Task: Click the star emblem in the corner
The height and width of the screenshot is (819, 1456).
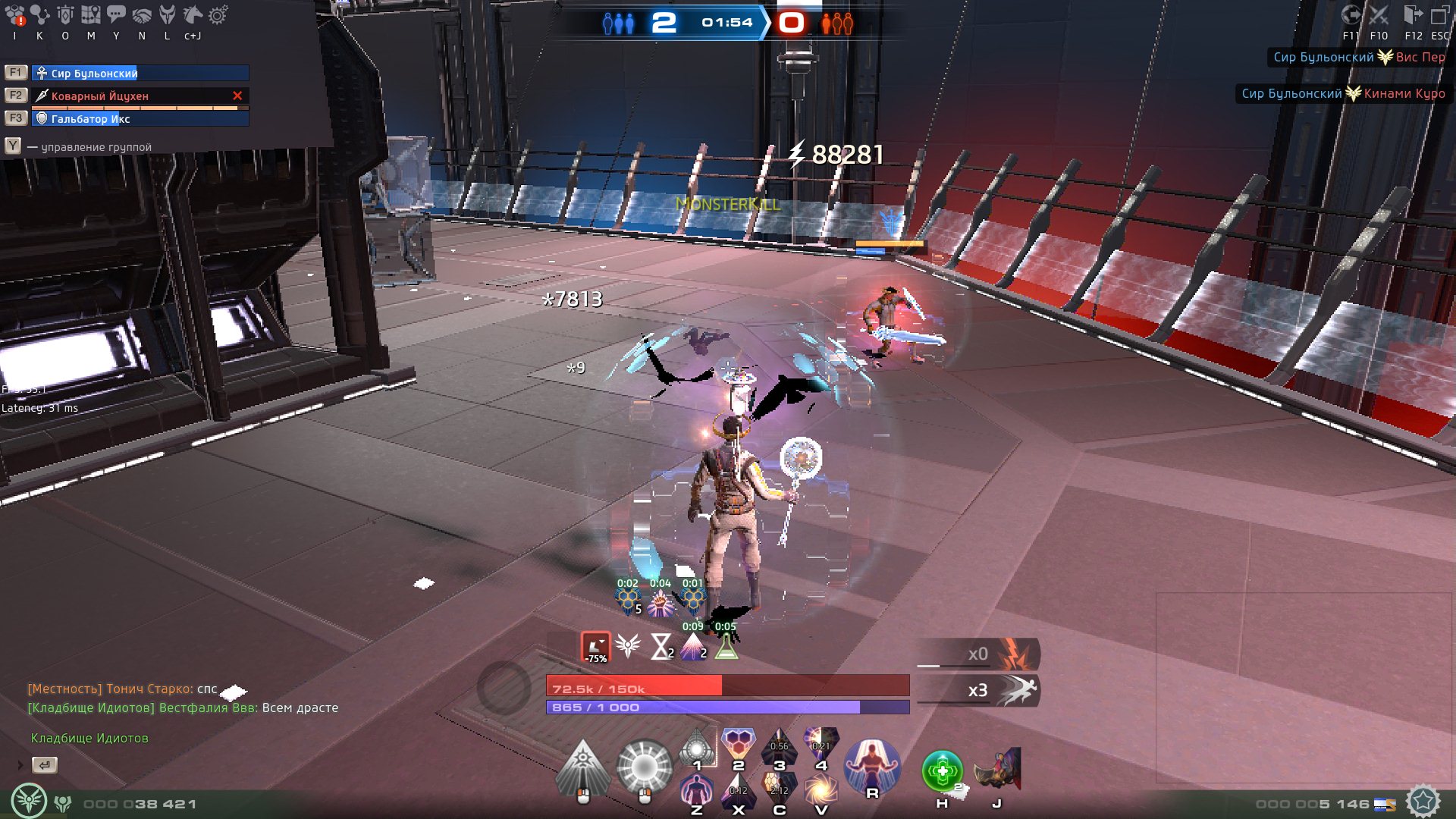Action: [1423, 801]
